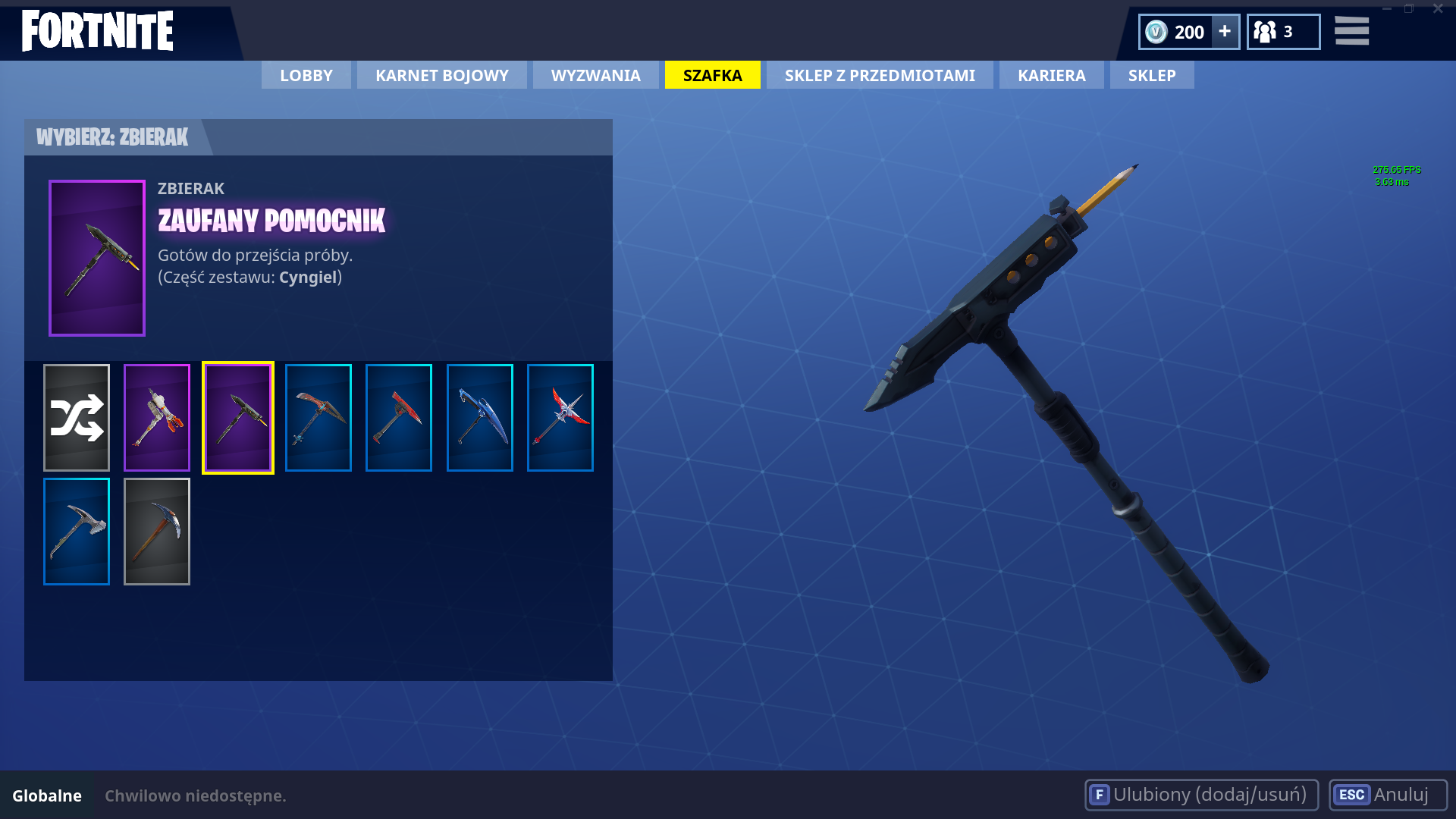Select the currently equipped Zaufany Pomocnik pickaxe thumbnail
Viewport: 1456px width, 819px height.
pyautogui.click(x=237, y=416)
